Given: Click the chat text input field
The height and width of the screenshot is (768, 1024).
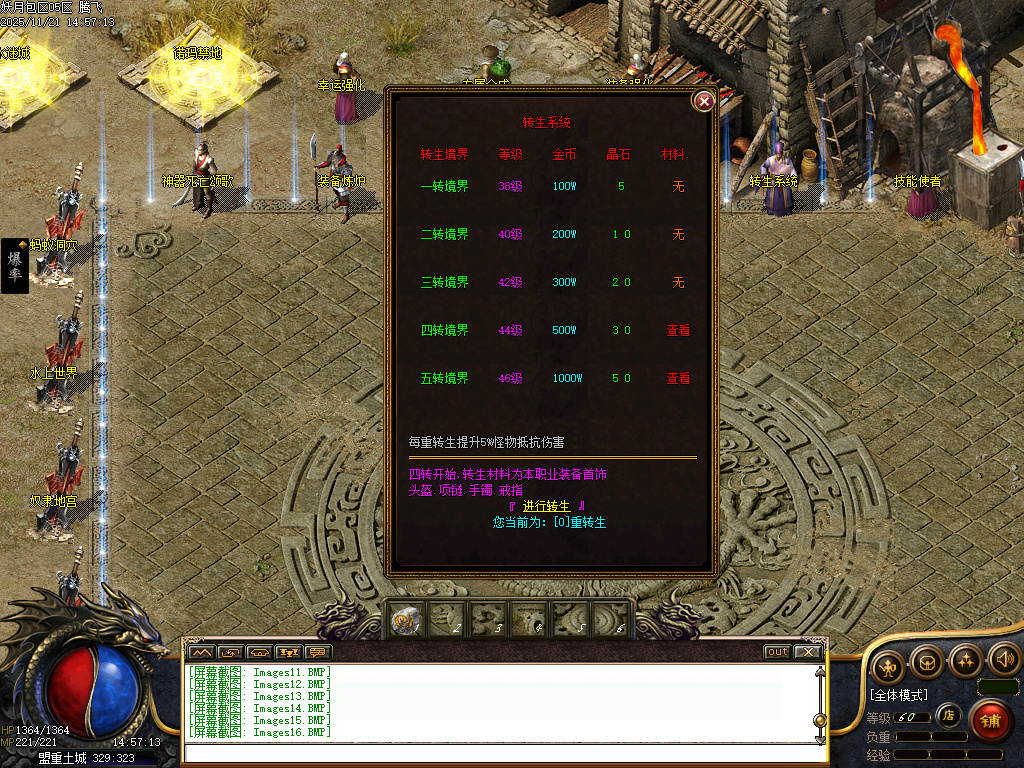Looking at the screenshot, I should click(500, 754).
